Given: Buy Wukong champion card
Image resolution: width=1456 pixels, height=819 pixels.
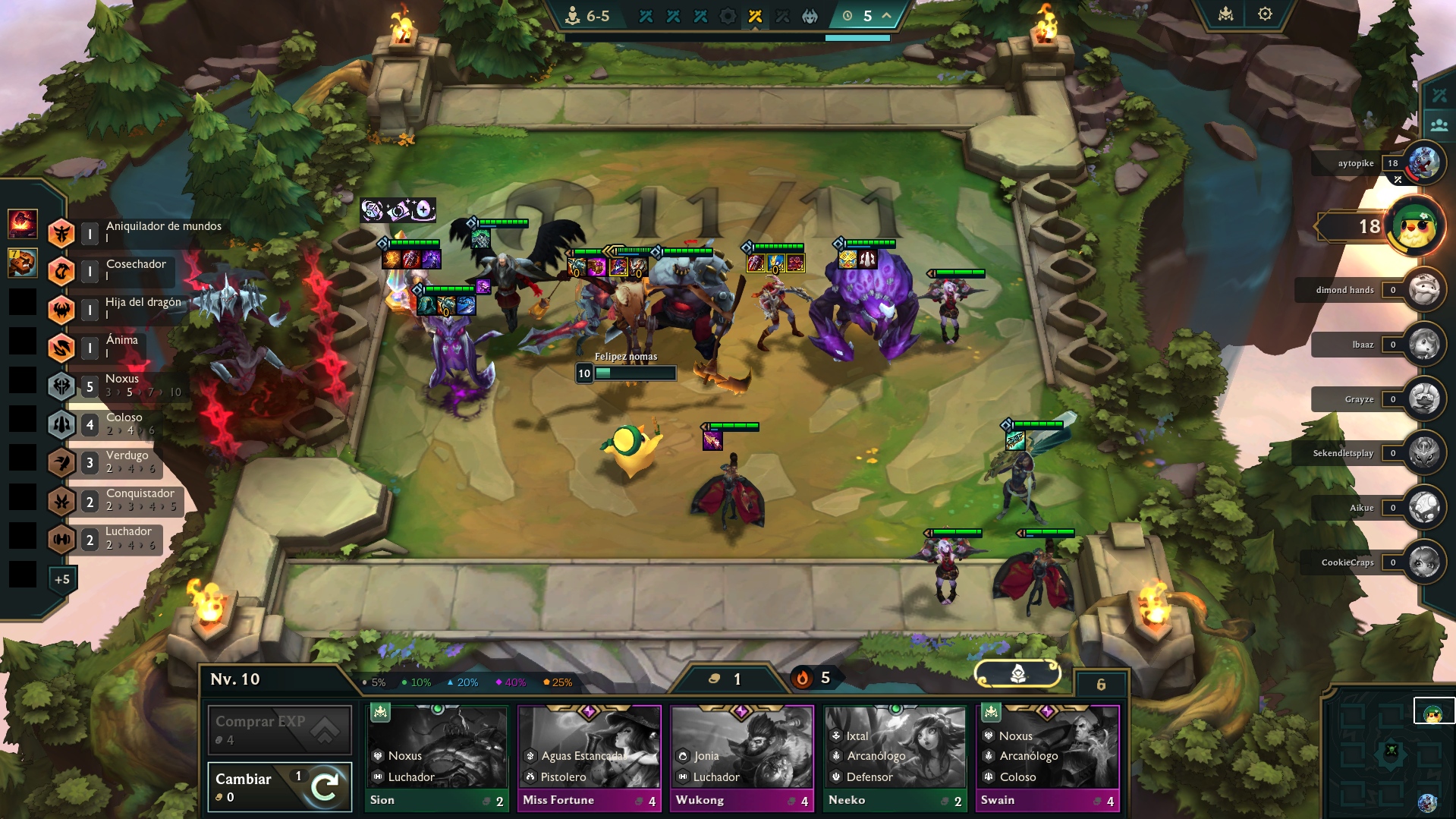Looking at the screenshot, I should point(741,758).
